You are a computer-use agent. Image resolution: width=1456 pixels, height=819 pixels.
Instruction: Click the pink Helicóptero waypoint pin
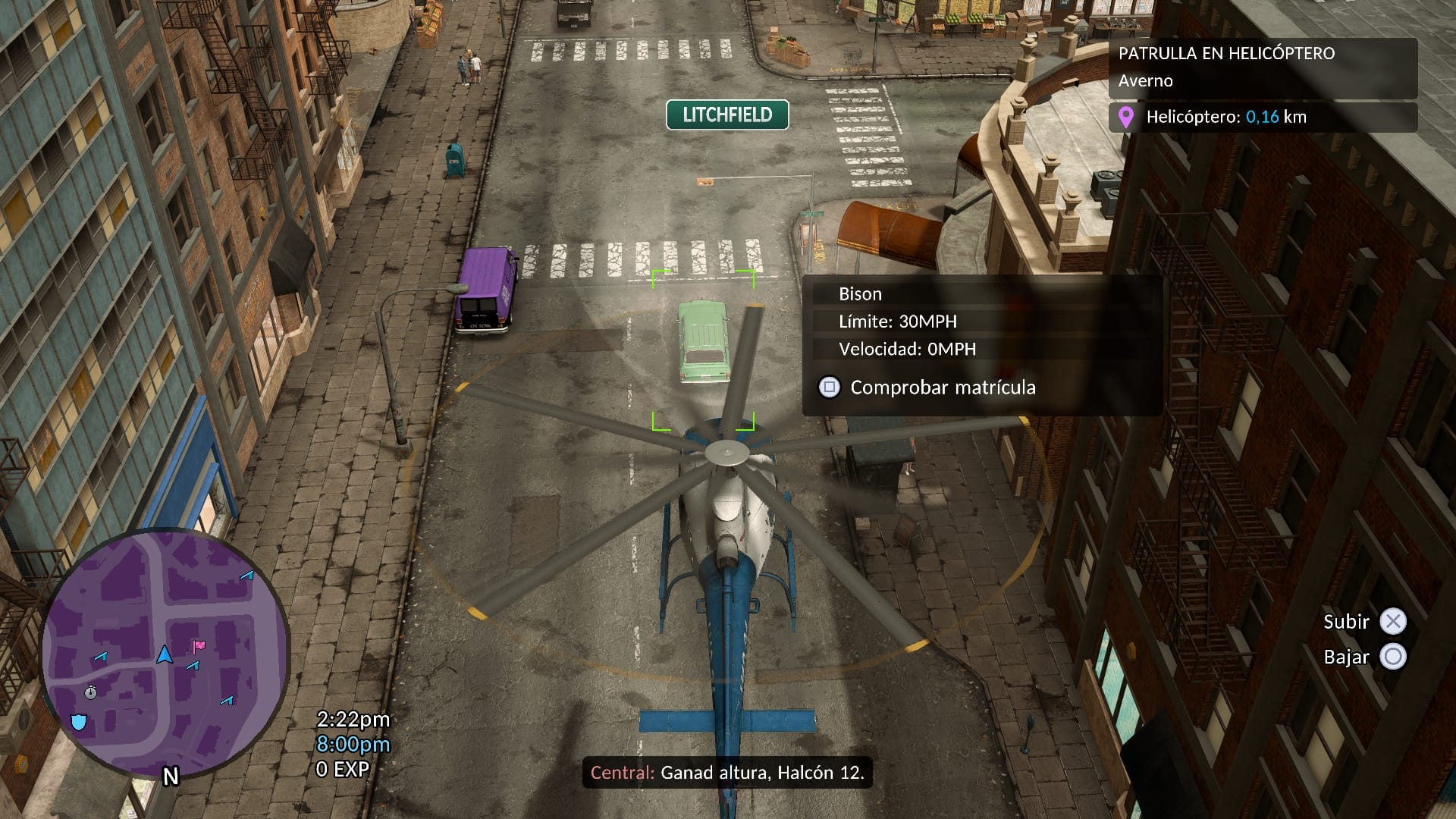coord(1126,118)
